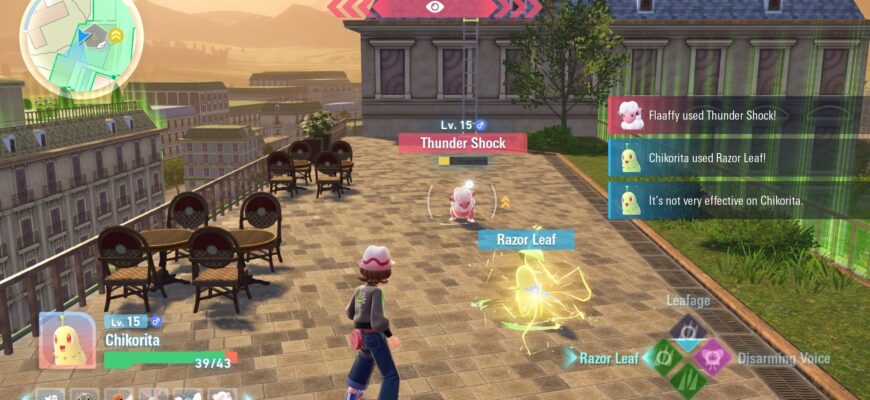Choose the pink Disarming Voice move
870x400 pixels.
pyautogui.click(x=712, y=356)
